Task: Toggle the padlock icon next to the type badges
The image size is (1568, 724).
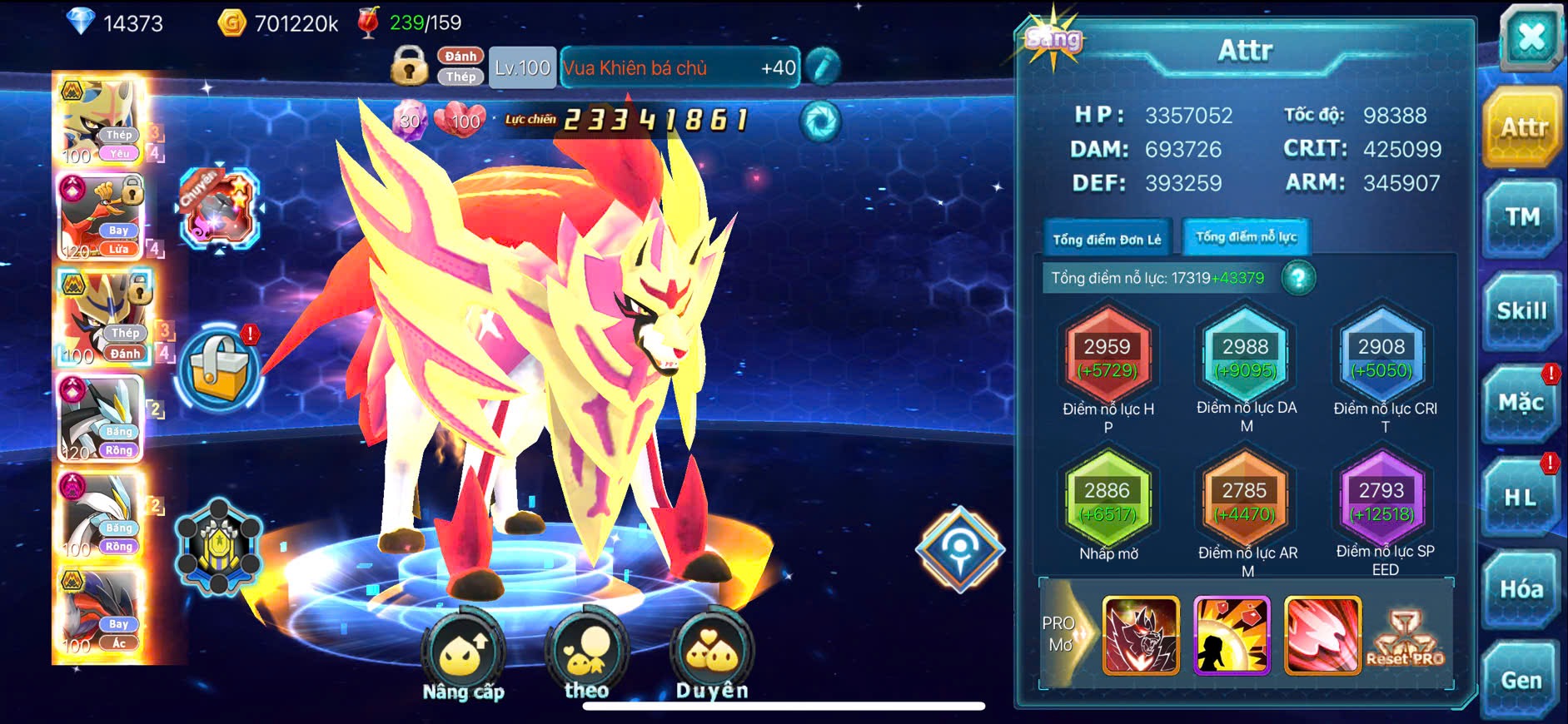Action: (410, 66)
